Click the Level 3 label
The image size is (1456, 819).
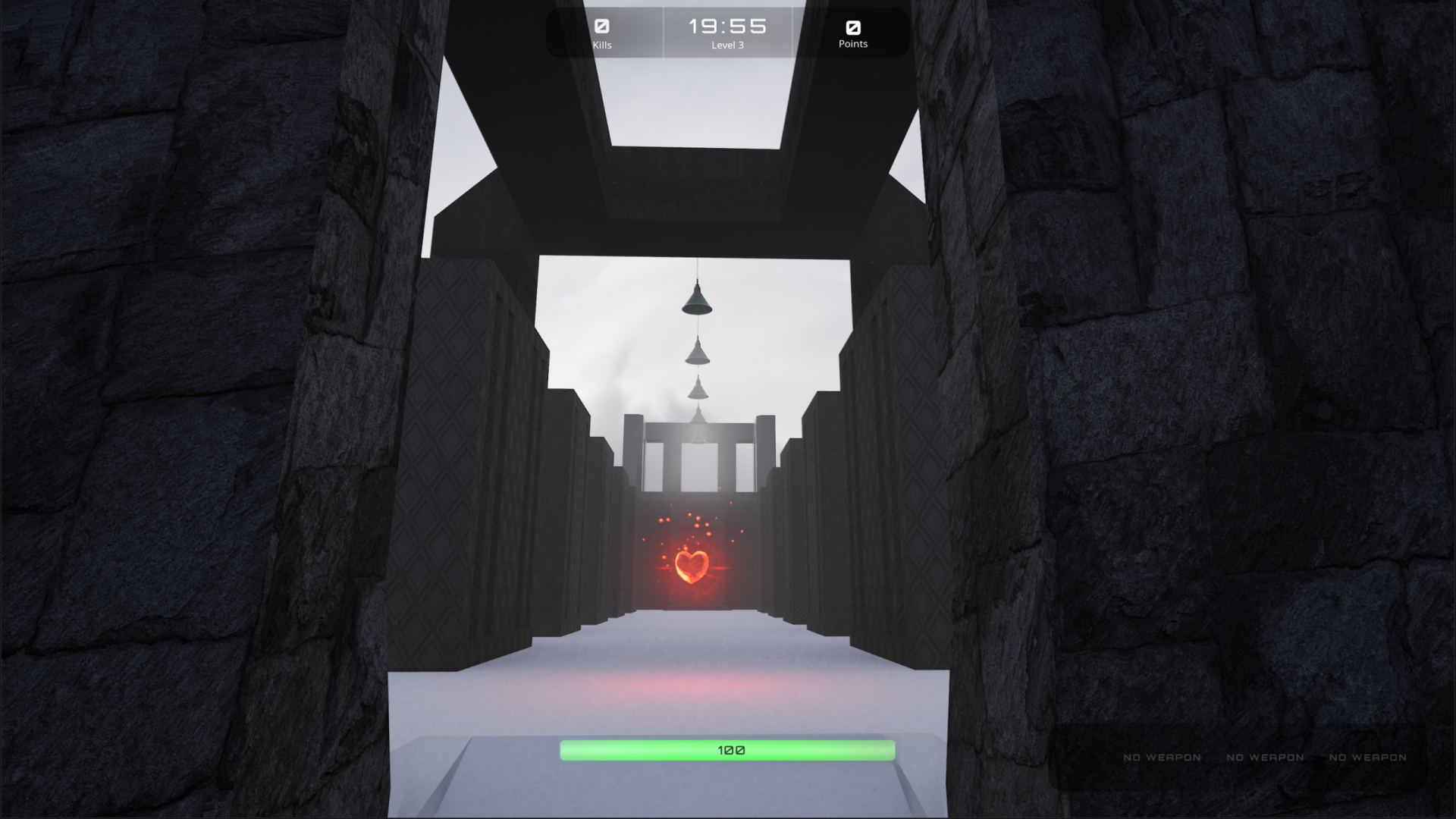tap(727, 45)
